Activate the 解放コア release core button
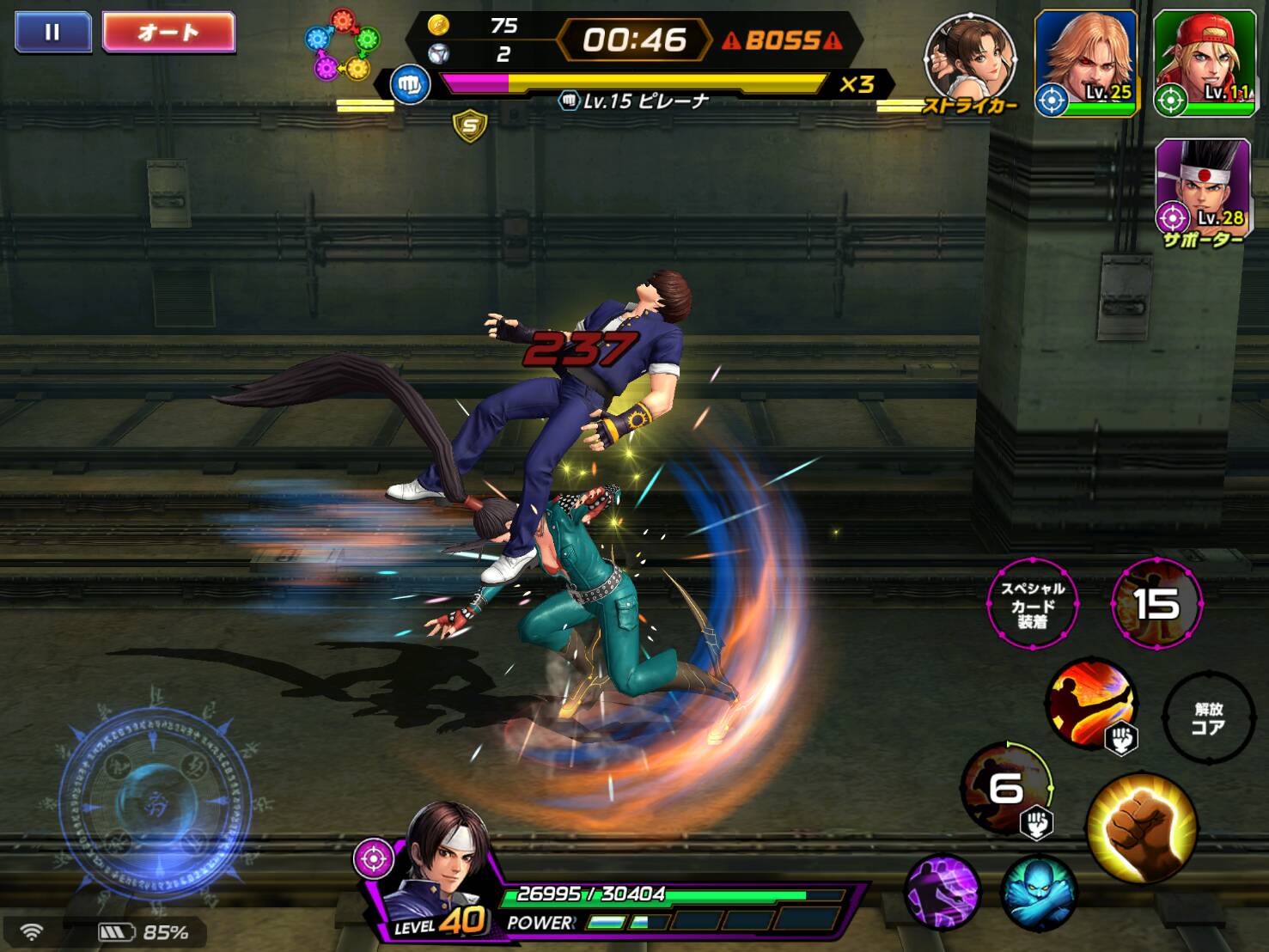The image size is (1269, 952). [x=1207, y=718]
